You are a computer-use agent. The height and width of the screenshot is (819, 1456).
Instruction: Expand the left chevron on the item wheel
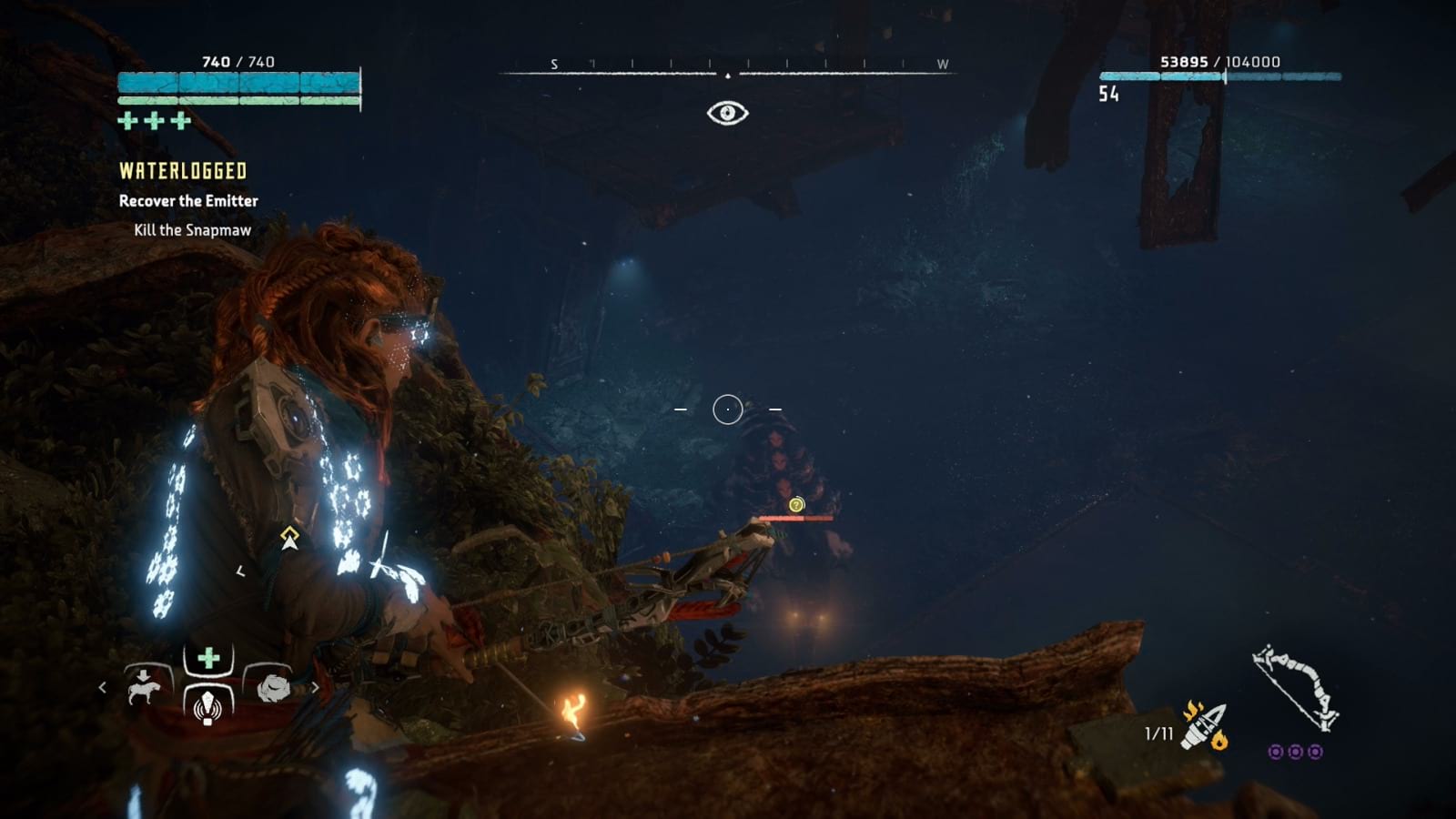pyautogui.click(x=103, y=687)
